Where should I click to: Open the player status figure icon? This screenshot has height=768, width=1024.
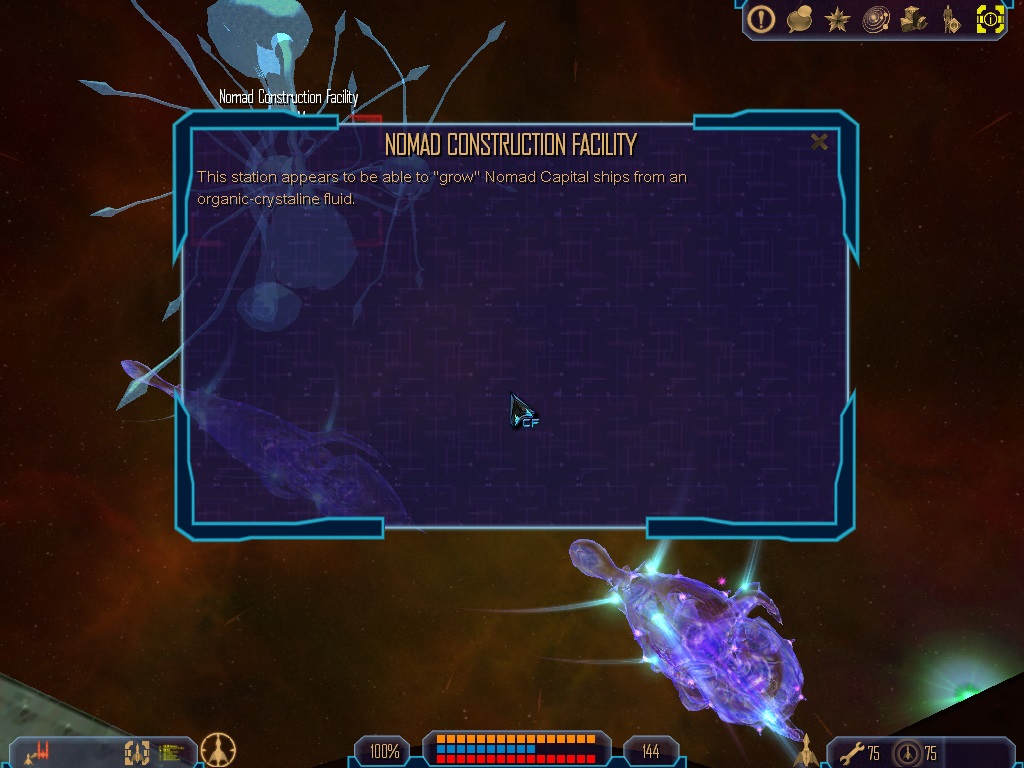click(950, 19)
